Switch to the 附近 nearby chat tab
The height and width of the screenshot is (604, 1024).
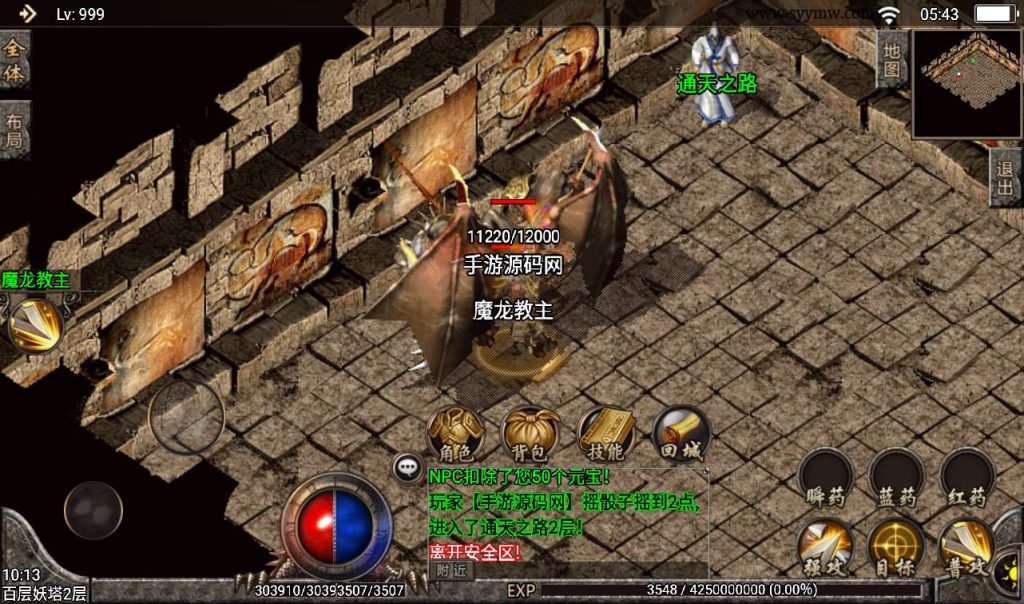tap(451, 569)
